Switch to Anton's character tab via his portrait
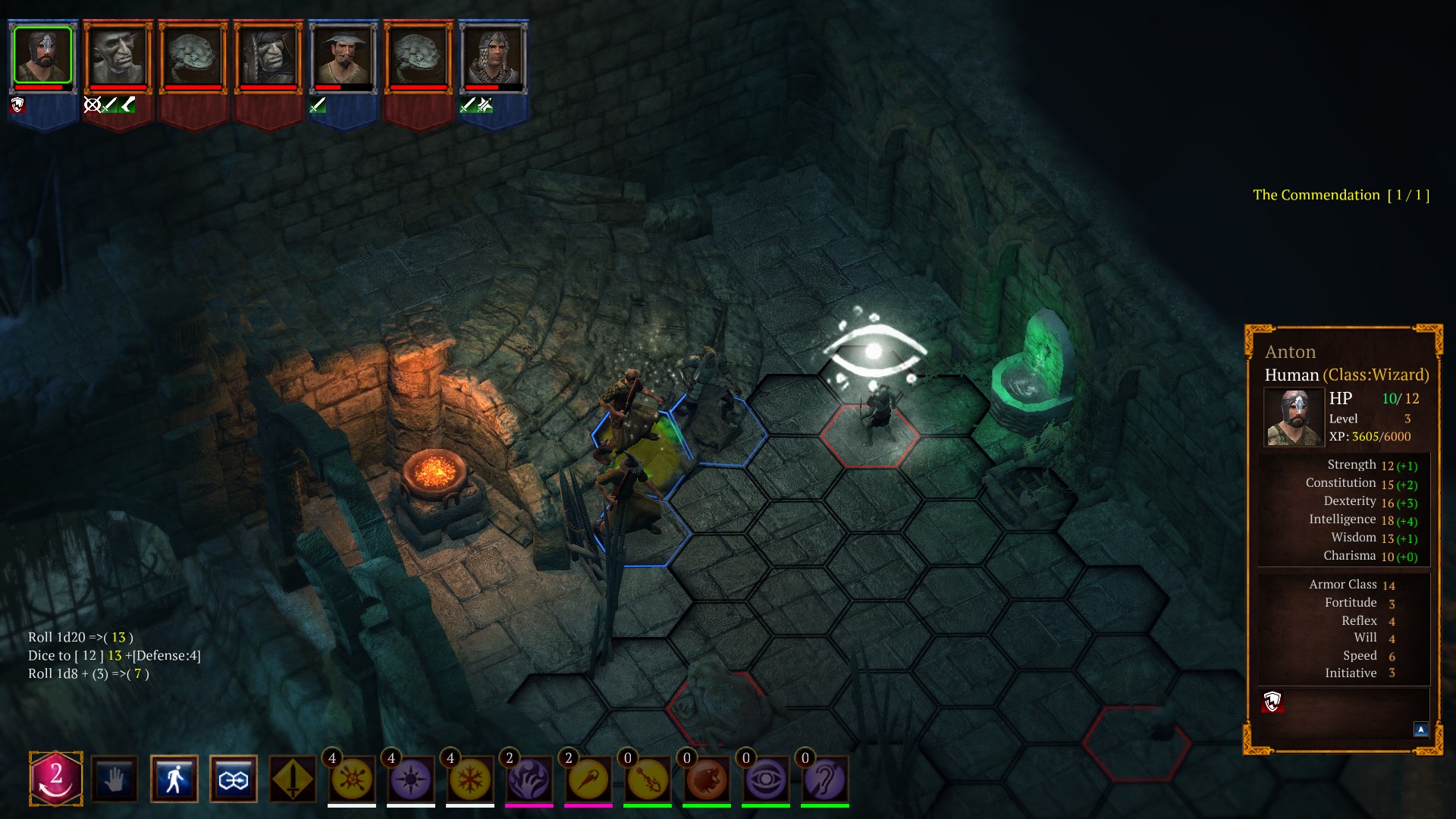Screen dimensions: 1456x819 coord(42,53)
